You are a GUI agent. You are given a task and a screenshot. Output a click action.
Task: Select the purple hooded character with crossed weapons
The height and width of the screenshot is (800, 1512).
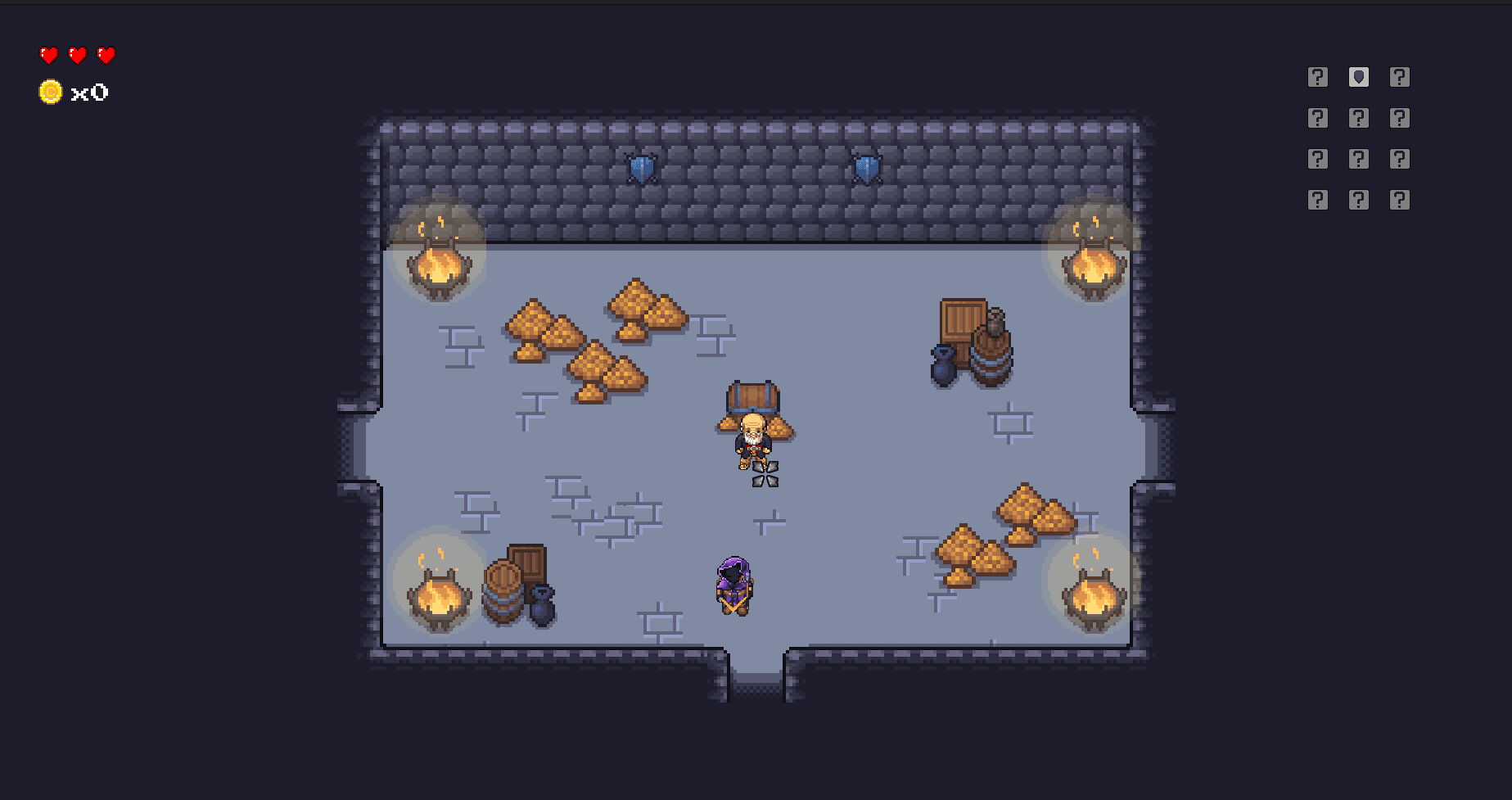(735, 584)
